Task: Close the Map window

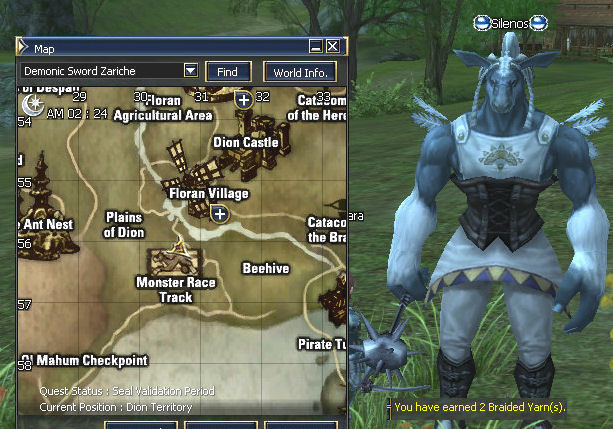Action: tap(333, 47)
